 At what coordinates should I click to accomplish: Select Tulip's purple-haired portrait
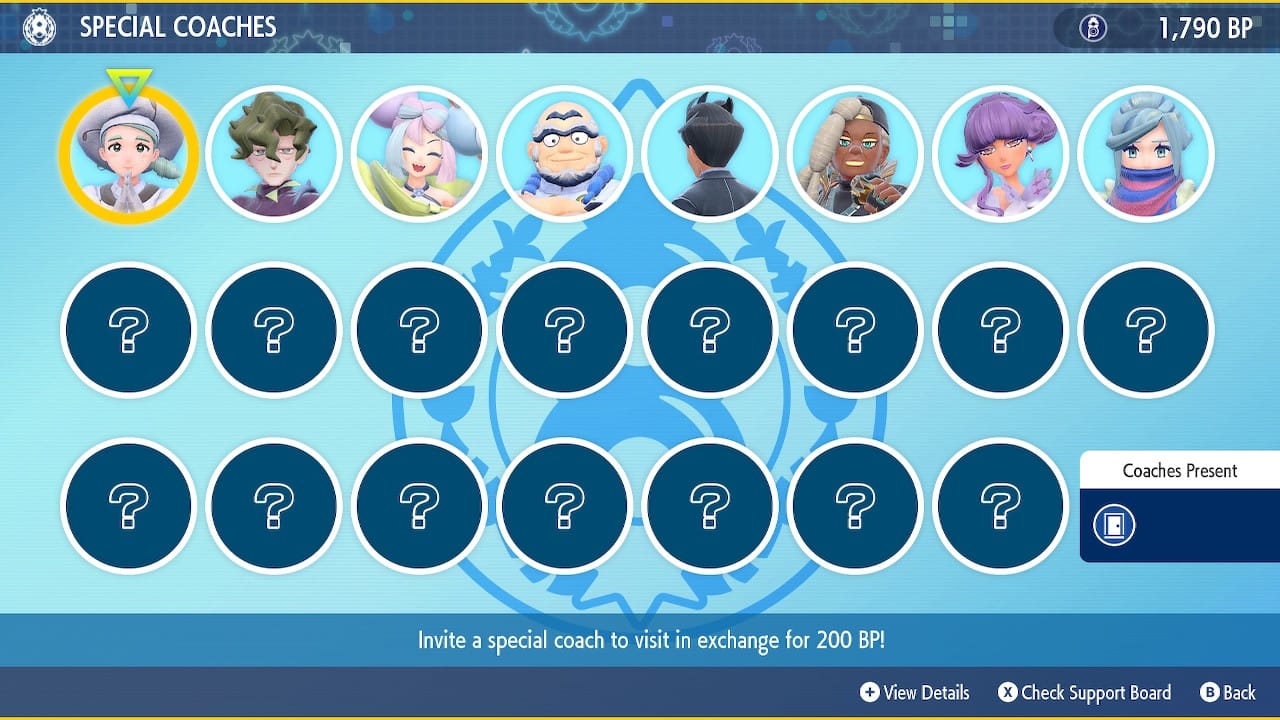1000,153
